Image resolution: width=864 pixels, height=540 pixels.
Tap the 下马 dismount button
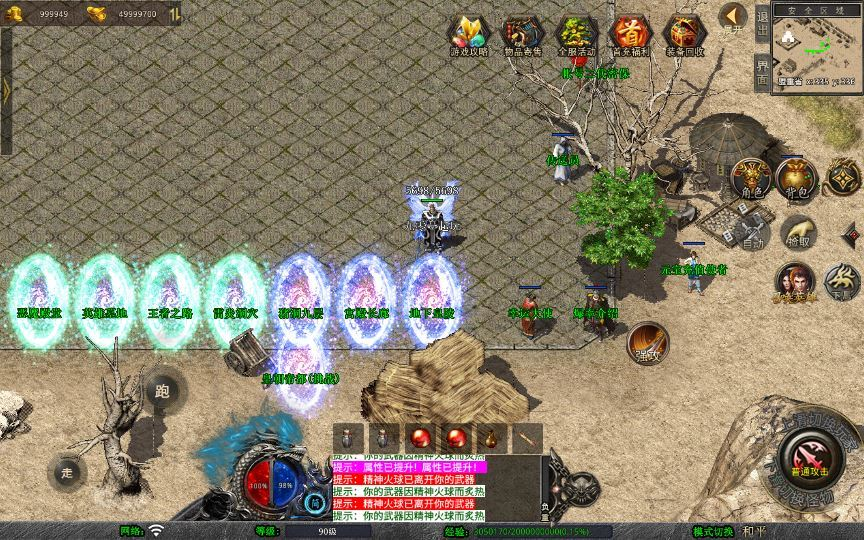(843, 282)
